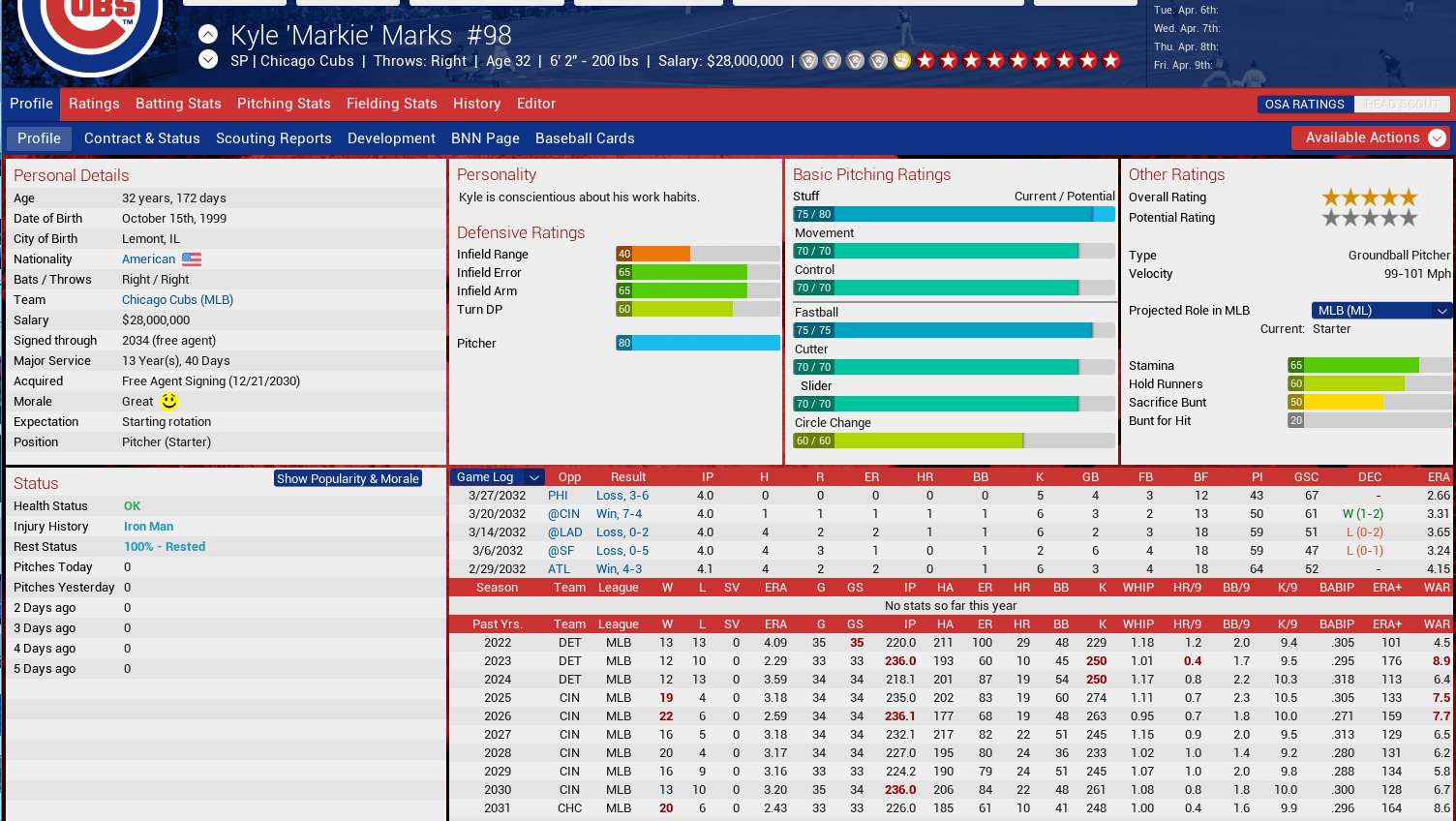Click Show Popularity & Morale button
Image resolution: width=1456 pixels, height=821 pixels.
[x=348, y=478]
